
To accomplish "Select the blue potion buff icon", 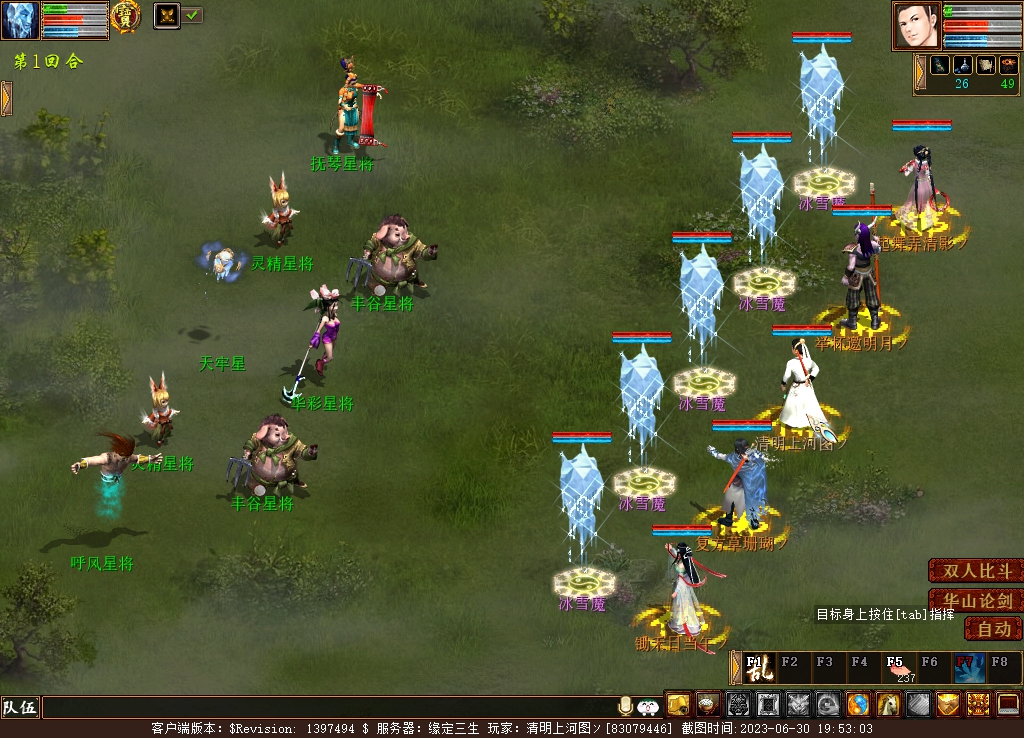I will pos(962,65).
